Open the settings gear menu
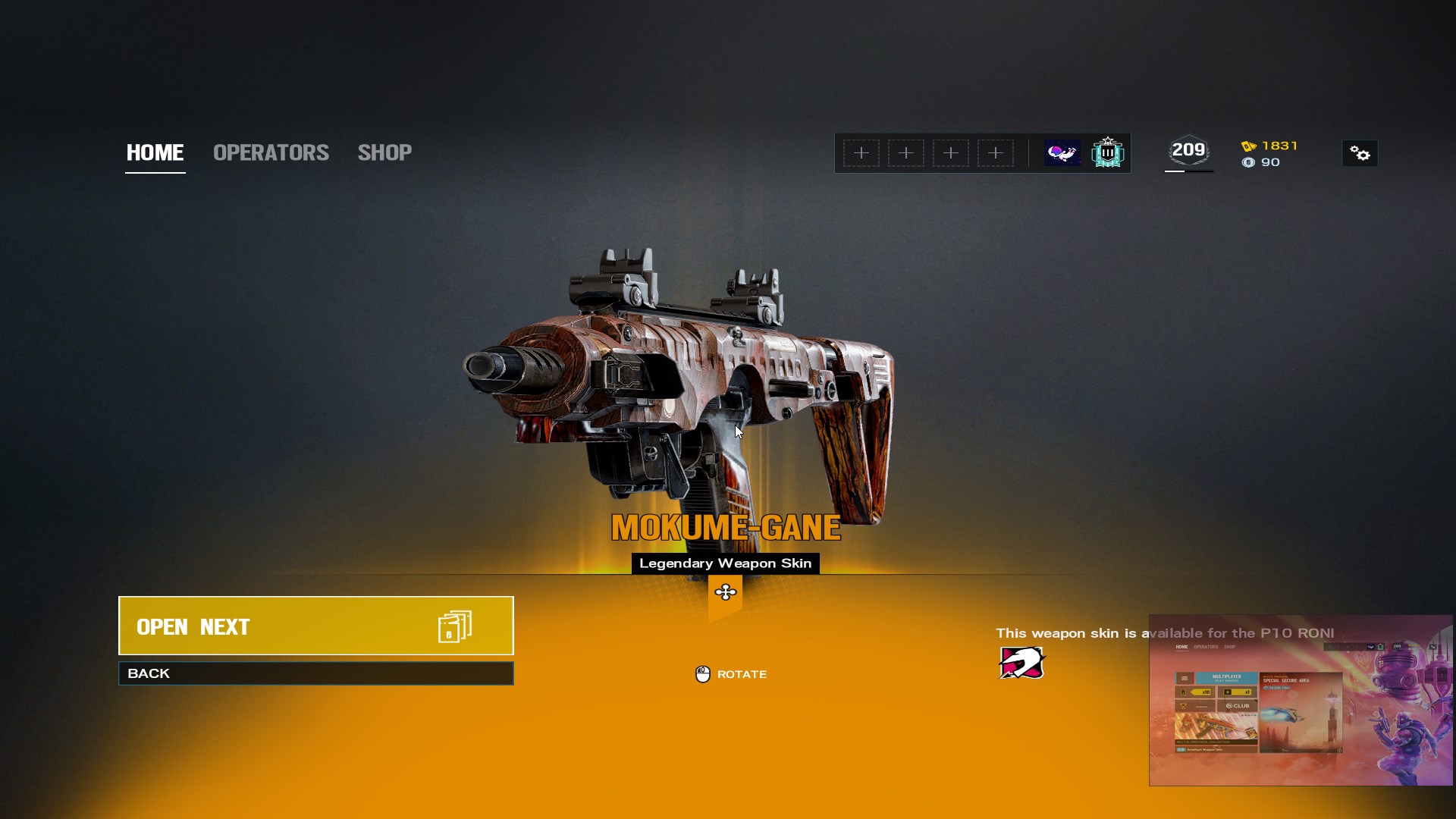 [x=1360, y=154]
